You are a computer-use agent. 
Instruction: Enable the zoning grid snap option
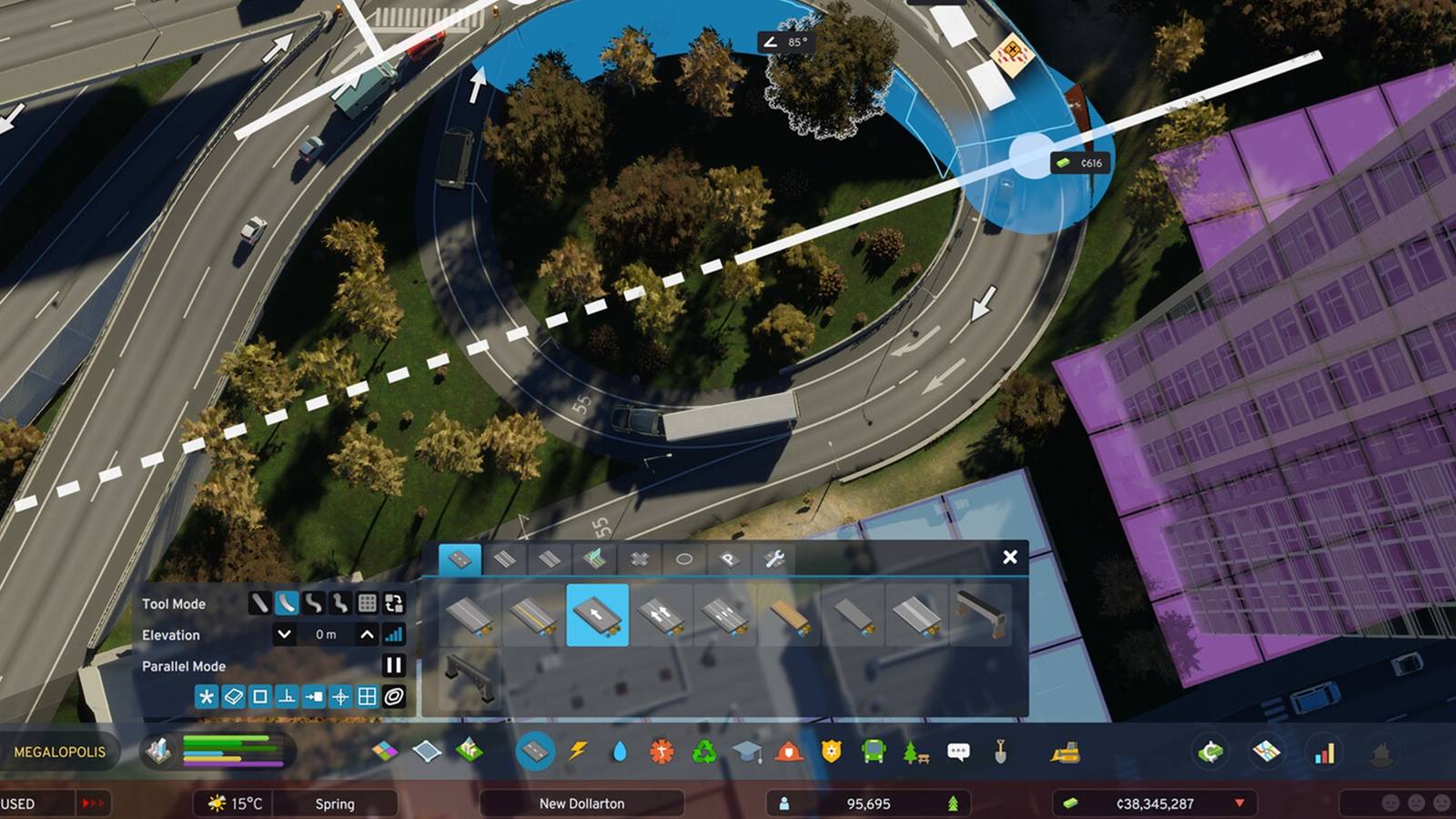[x=369, y=696]
